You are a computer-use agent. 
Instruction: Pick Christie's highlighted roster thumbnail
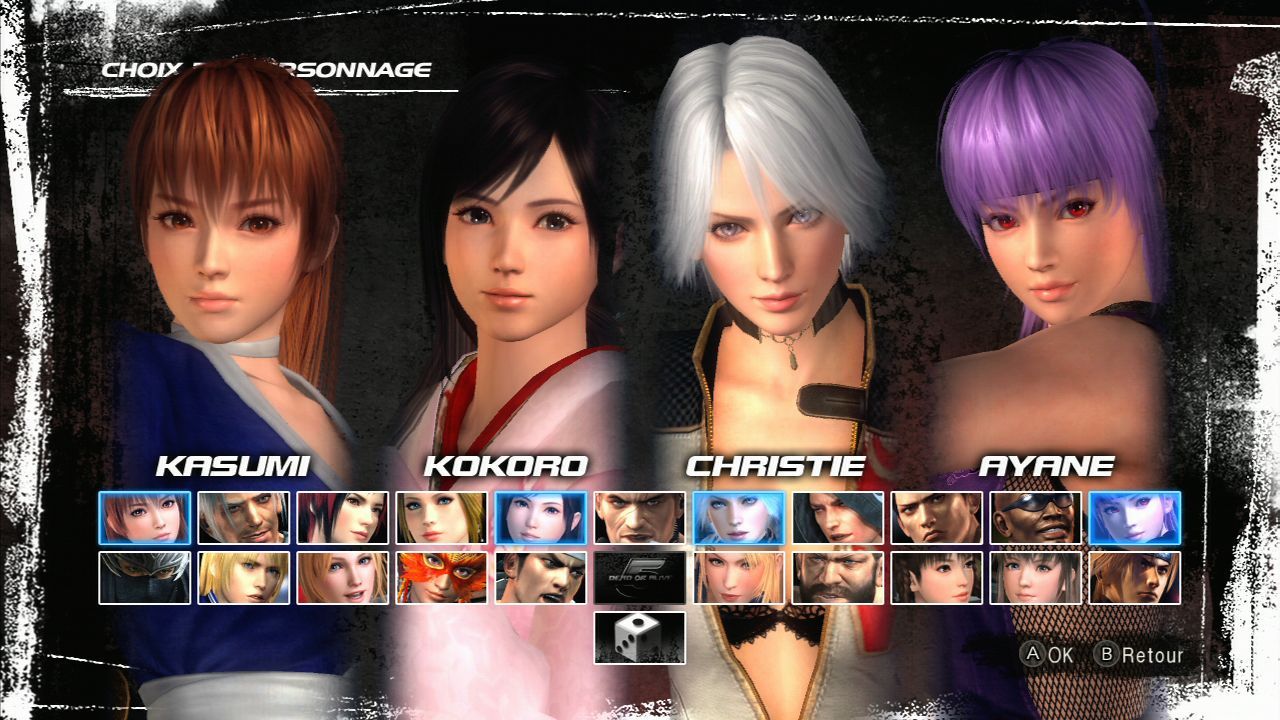738,517
